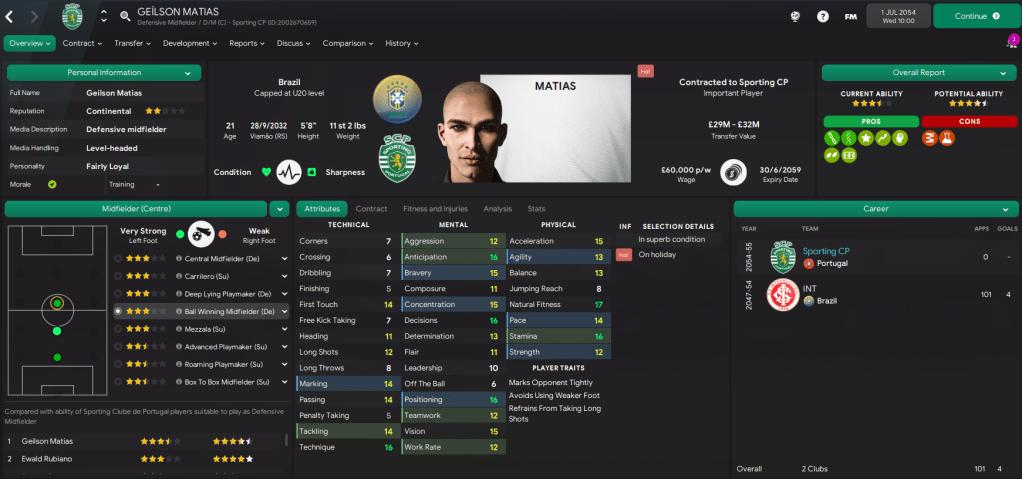Open the Midfielder (Centre) position dropdown
Viewport: 1022px width, 479px height.
tap(278, 208)
